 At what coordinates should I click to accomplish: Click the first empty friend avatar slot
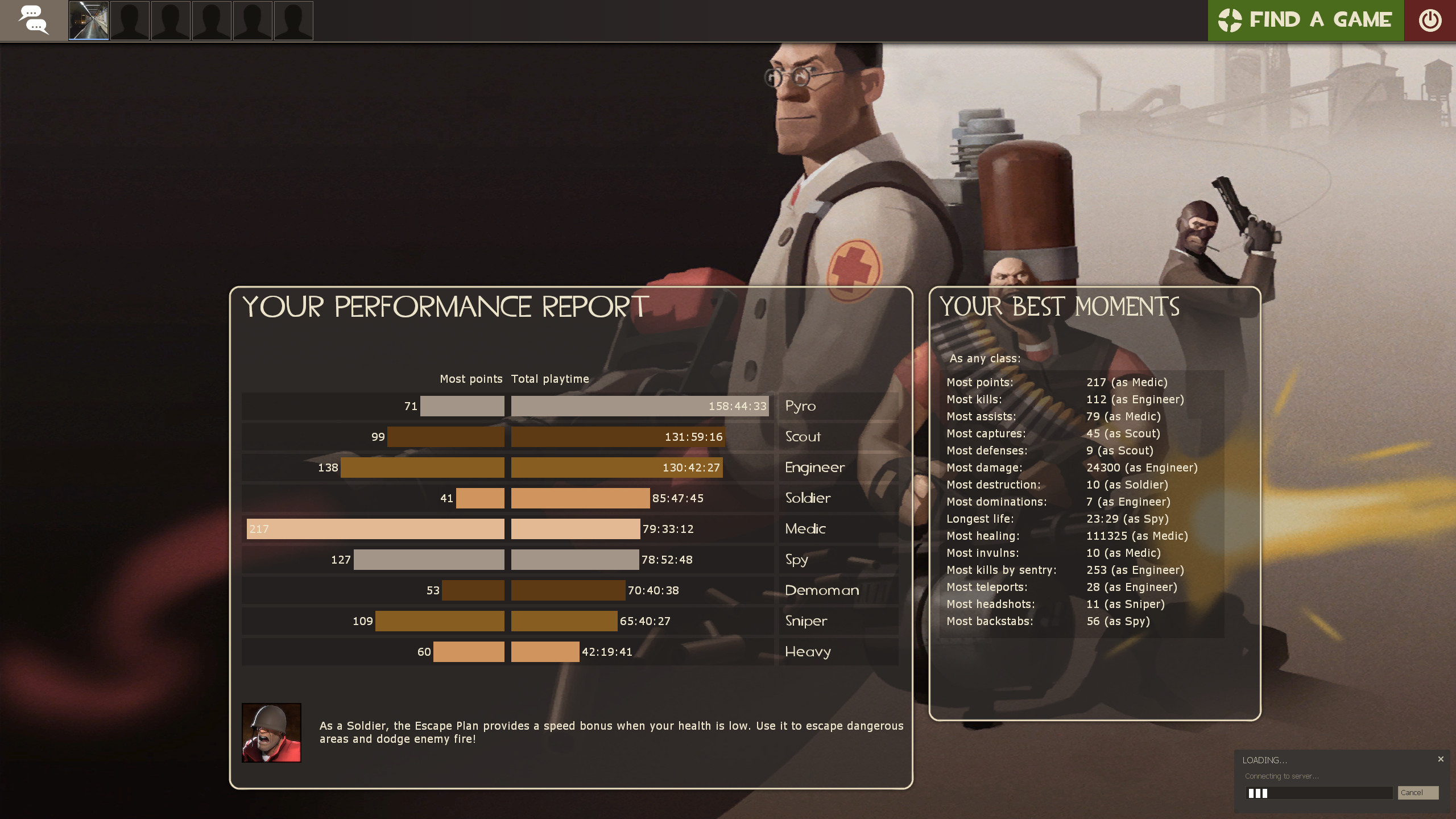tap(130, 20)
